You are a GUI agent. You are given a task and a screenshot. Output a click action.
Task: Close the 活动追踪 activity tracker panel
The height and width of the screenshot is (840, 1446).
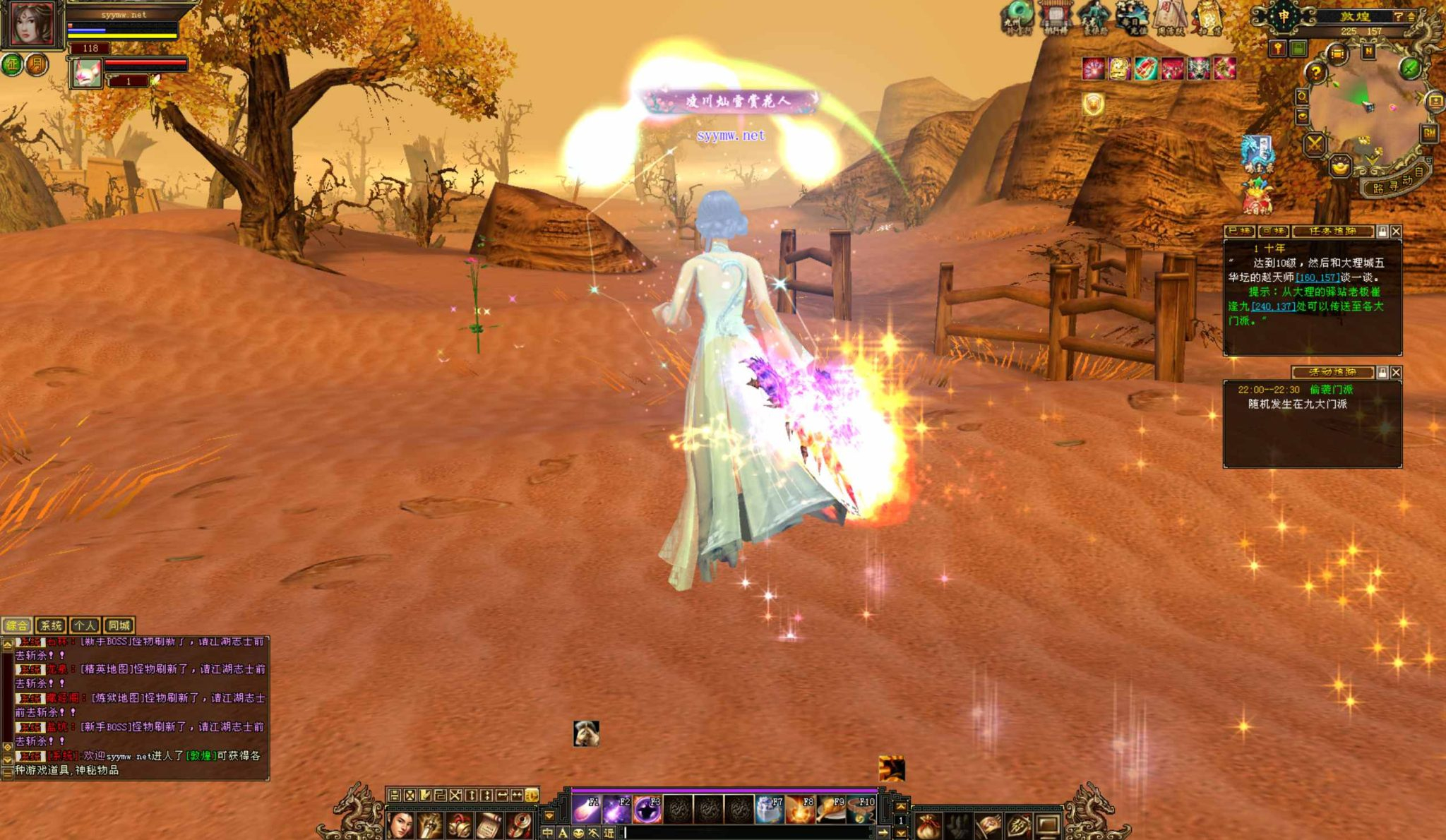(x=1396, y=373)
